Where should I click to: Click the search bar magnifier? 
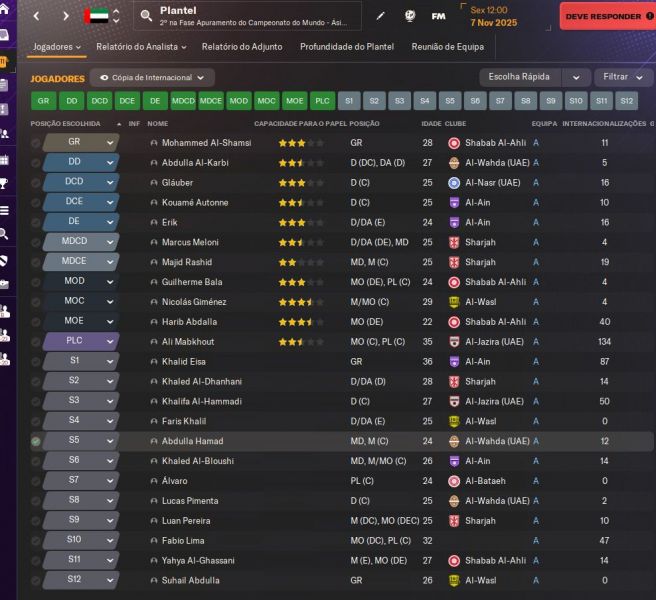(147, 16)
